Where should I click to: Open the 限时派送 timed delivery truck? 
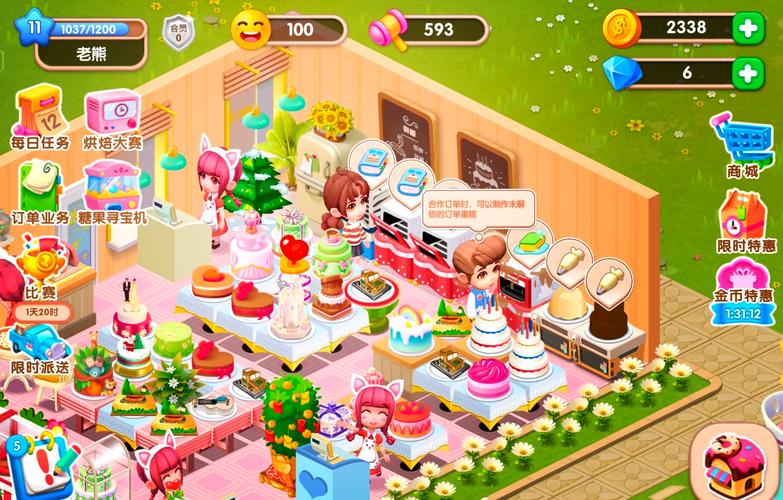pyautogui.click(x=40, y=343)
